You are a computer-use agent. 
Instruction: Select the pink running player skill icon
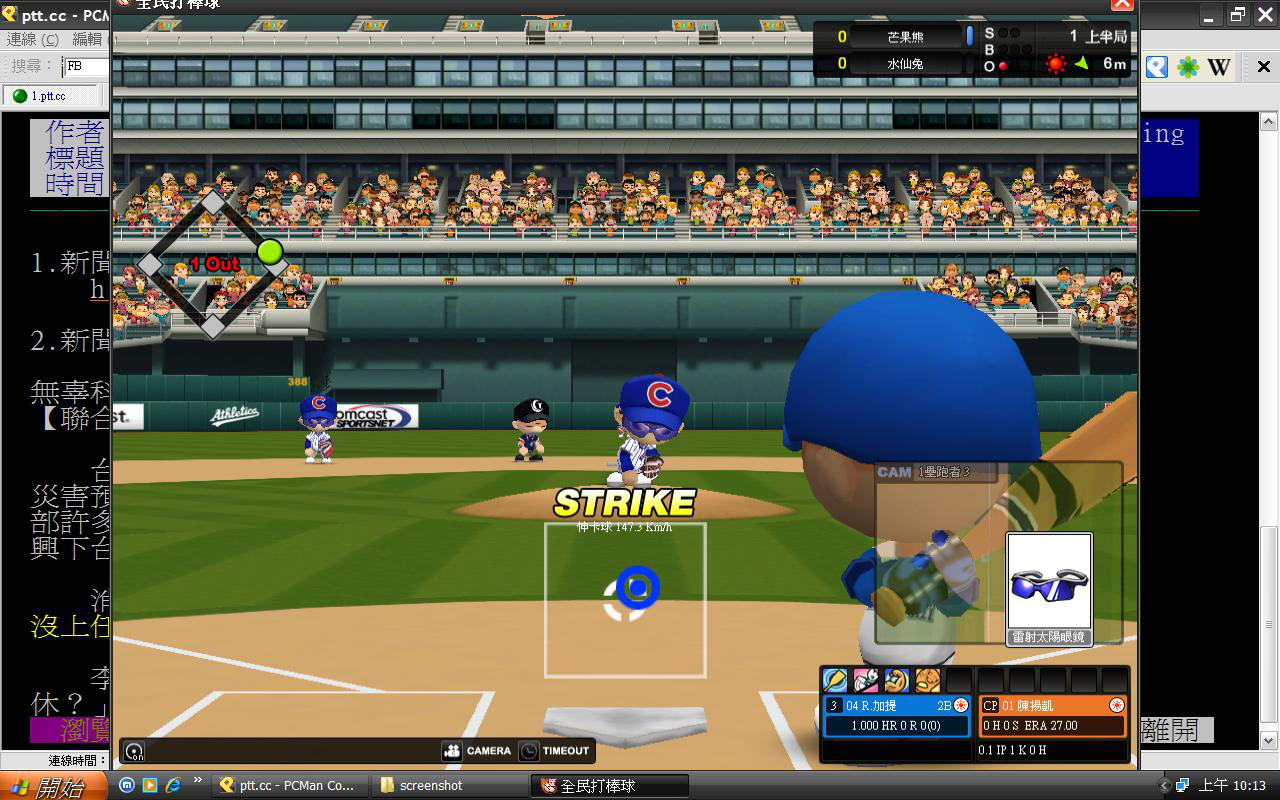866,680
